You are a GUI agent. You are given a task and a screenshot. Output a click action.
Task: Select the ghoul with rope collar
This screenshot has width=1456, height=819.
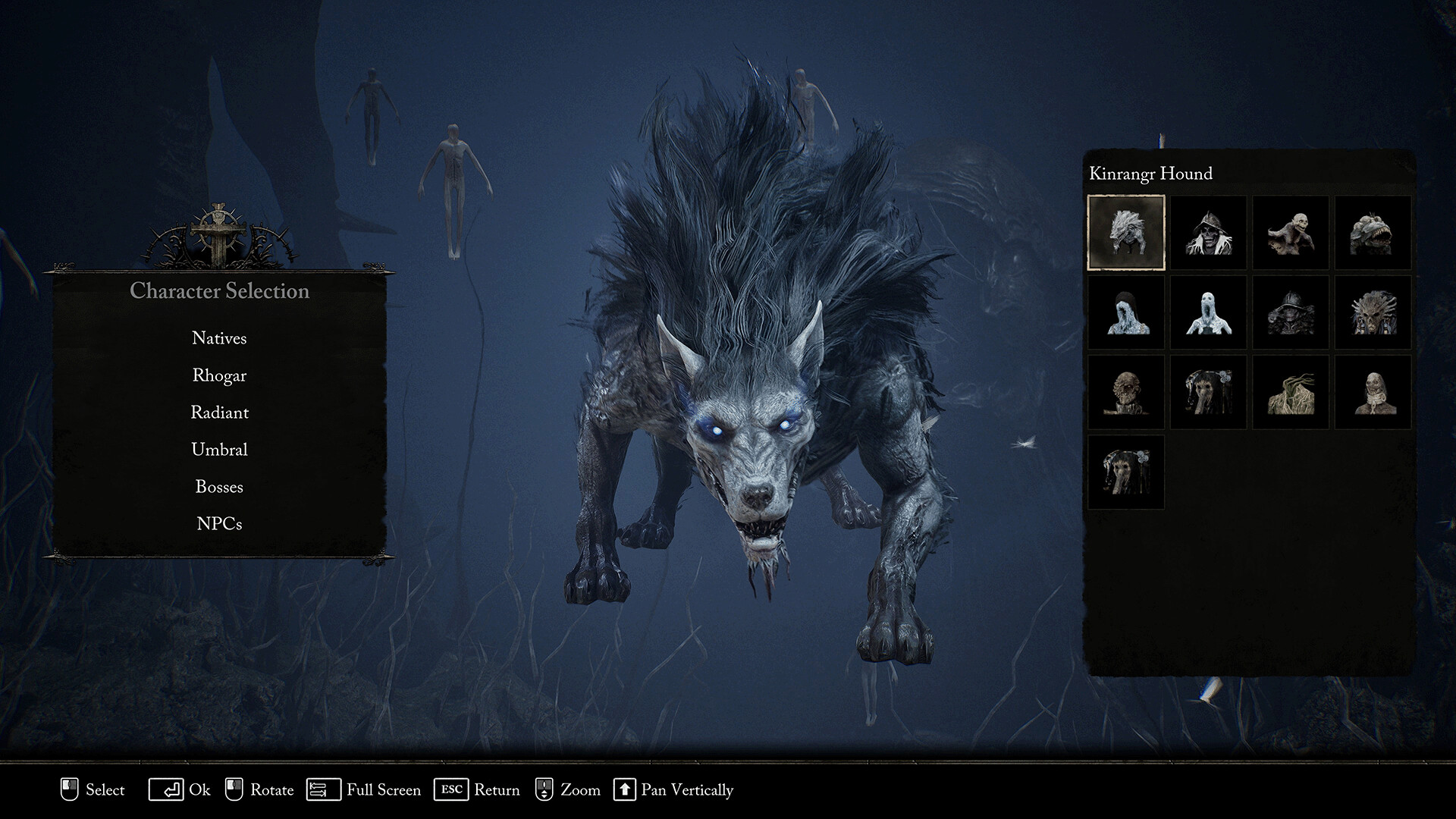coord(1373,392)
